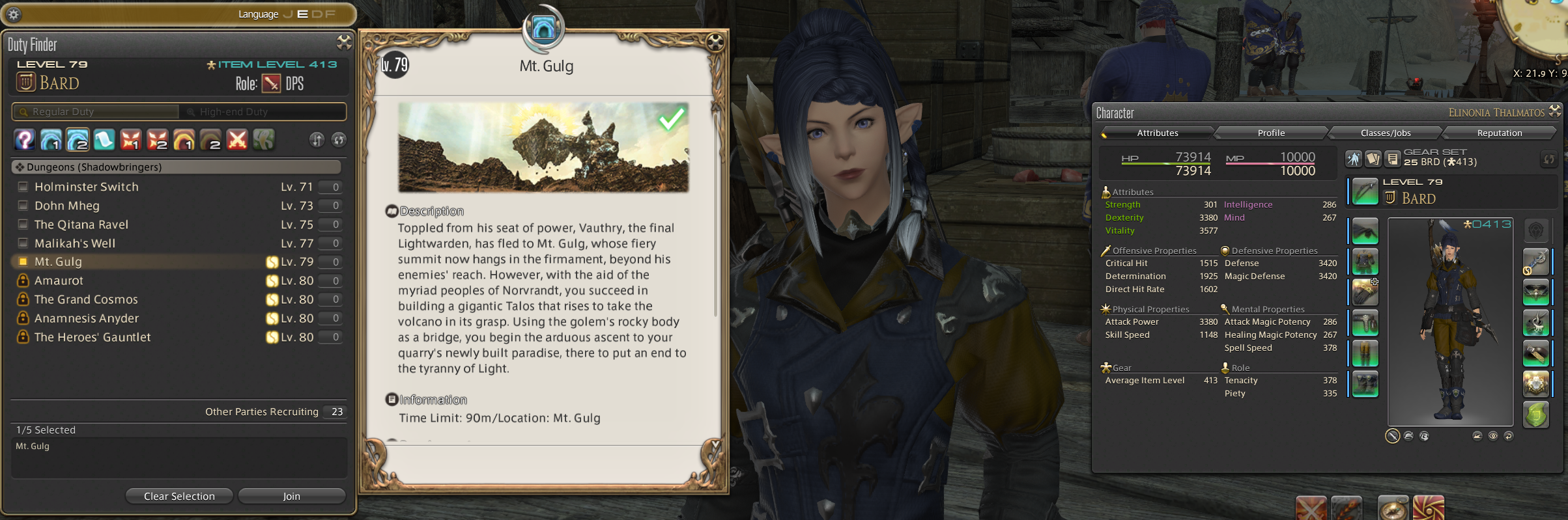1568x520 pixels.
Task: Select the locked Amaurot dungeon row
Action: click(59, 281)
